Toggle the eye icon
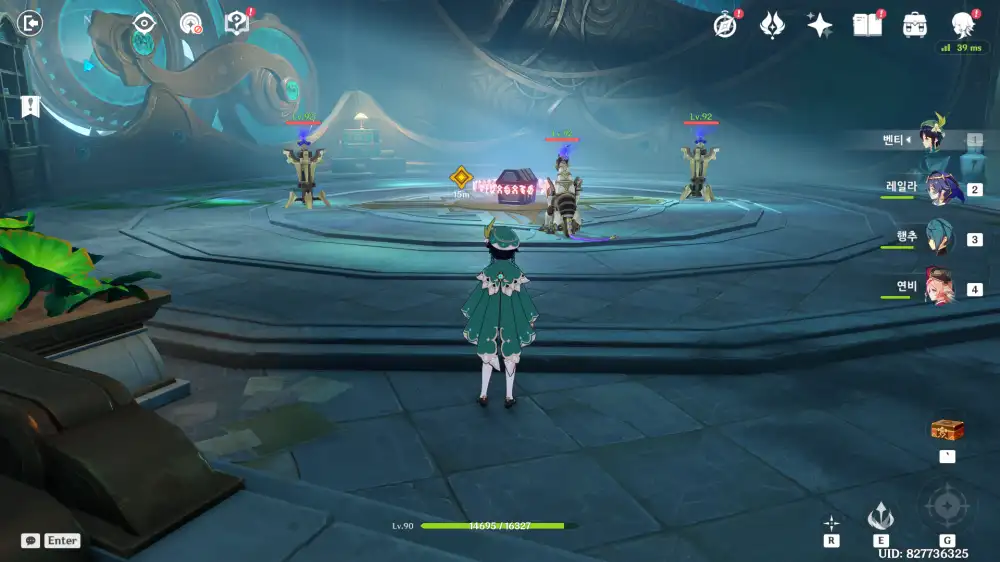The width and height of the screenshot is (1000, 562). [144, 23]
